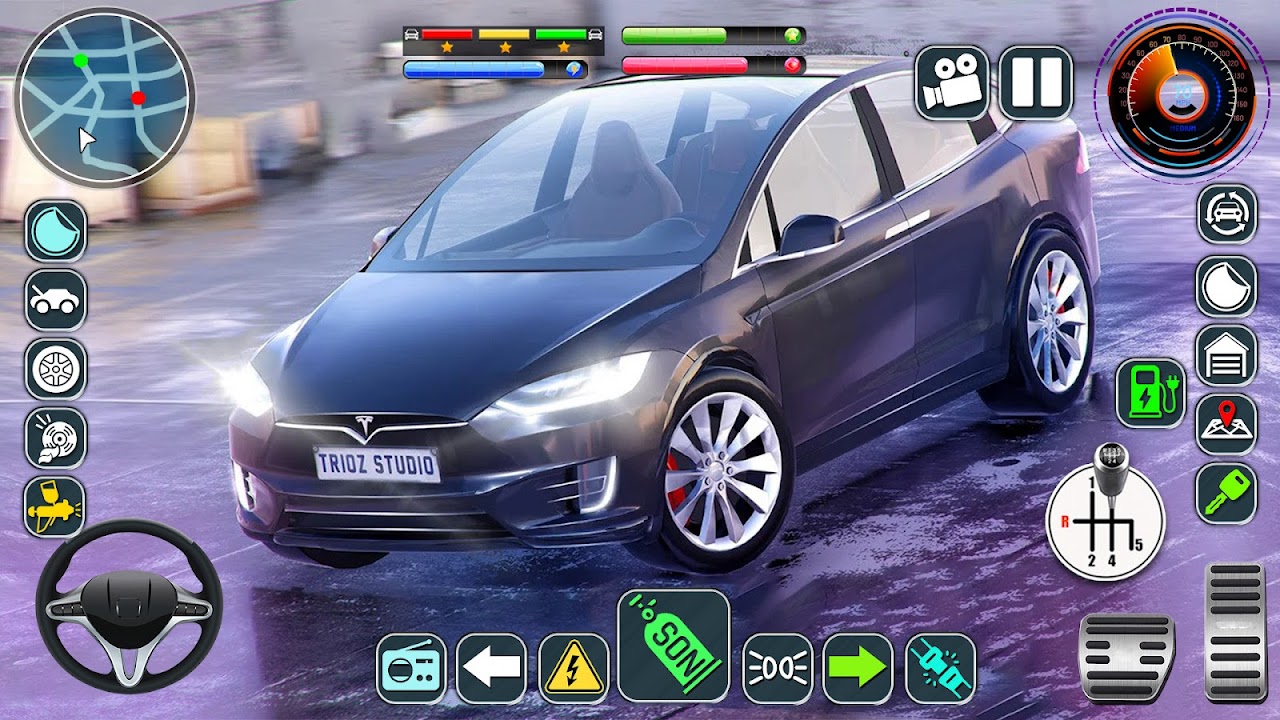Toggle the yellow hazard warning button
This screenshot has width=1280, height=720.
[573, 668]
